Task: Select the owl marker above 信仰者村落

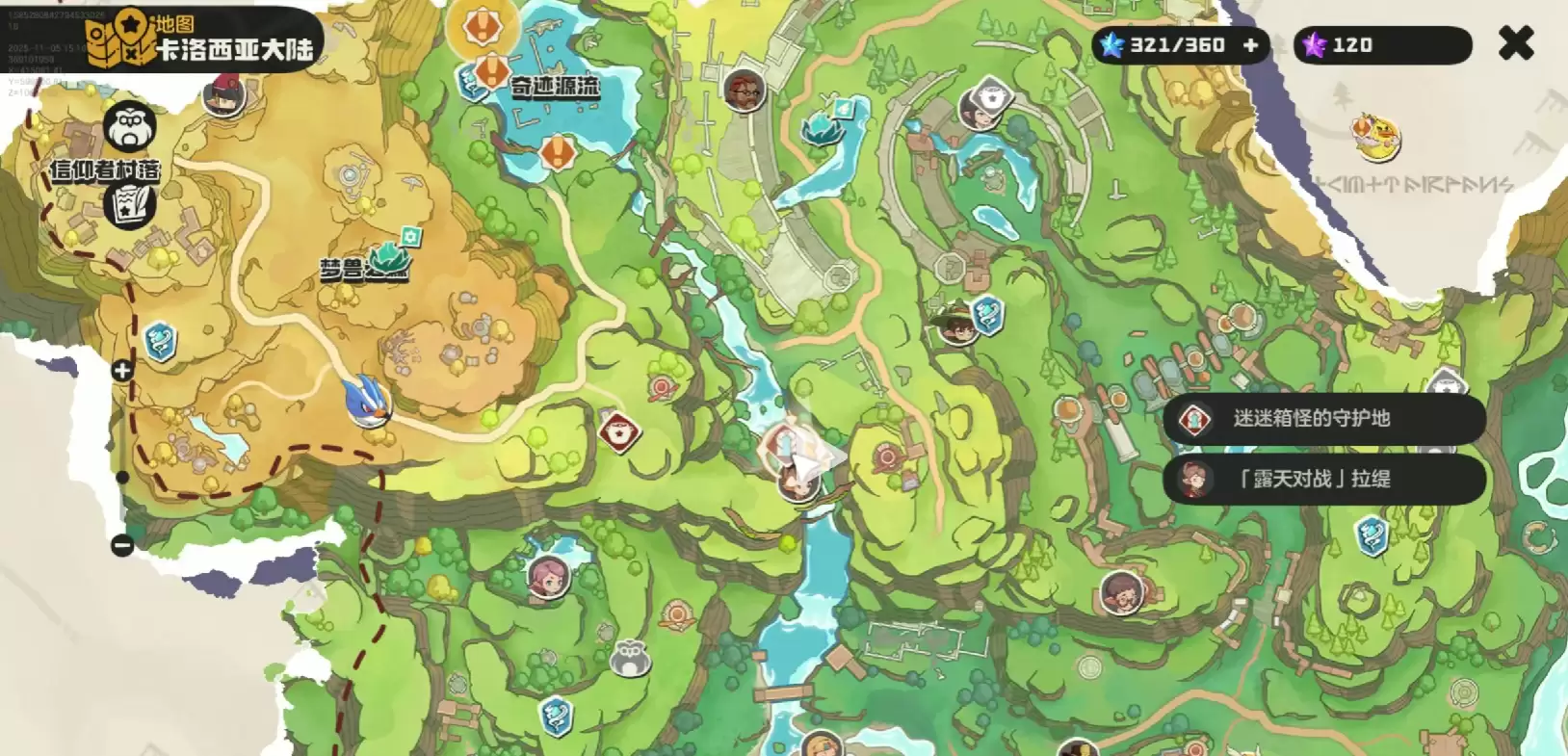Action: (130, 126)
